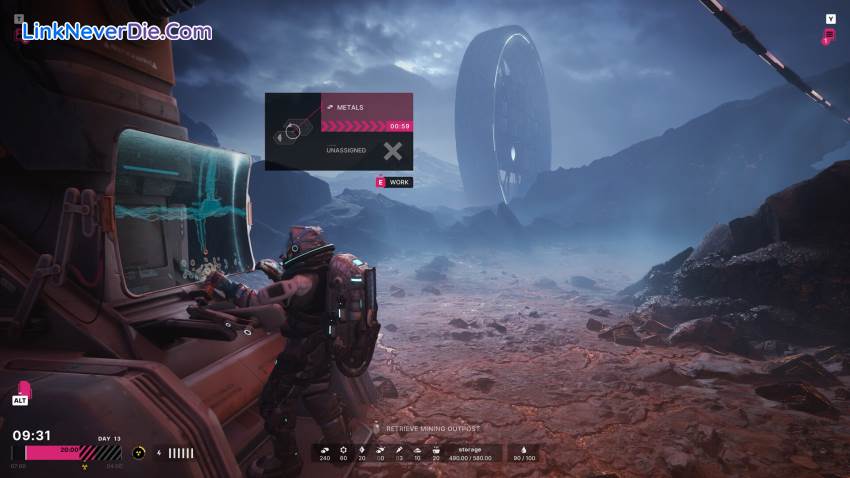Click the grey X beside Unassigned
Viewport: 850px width, 478px height.
(x=393, y=151)
